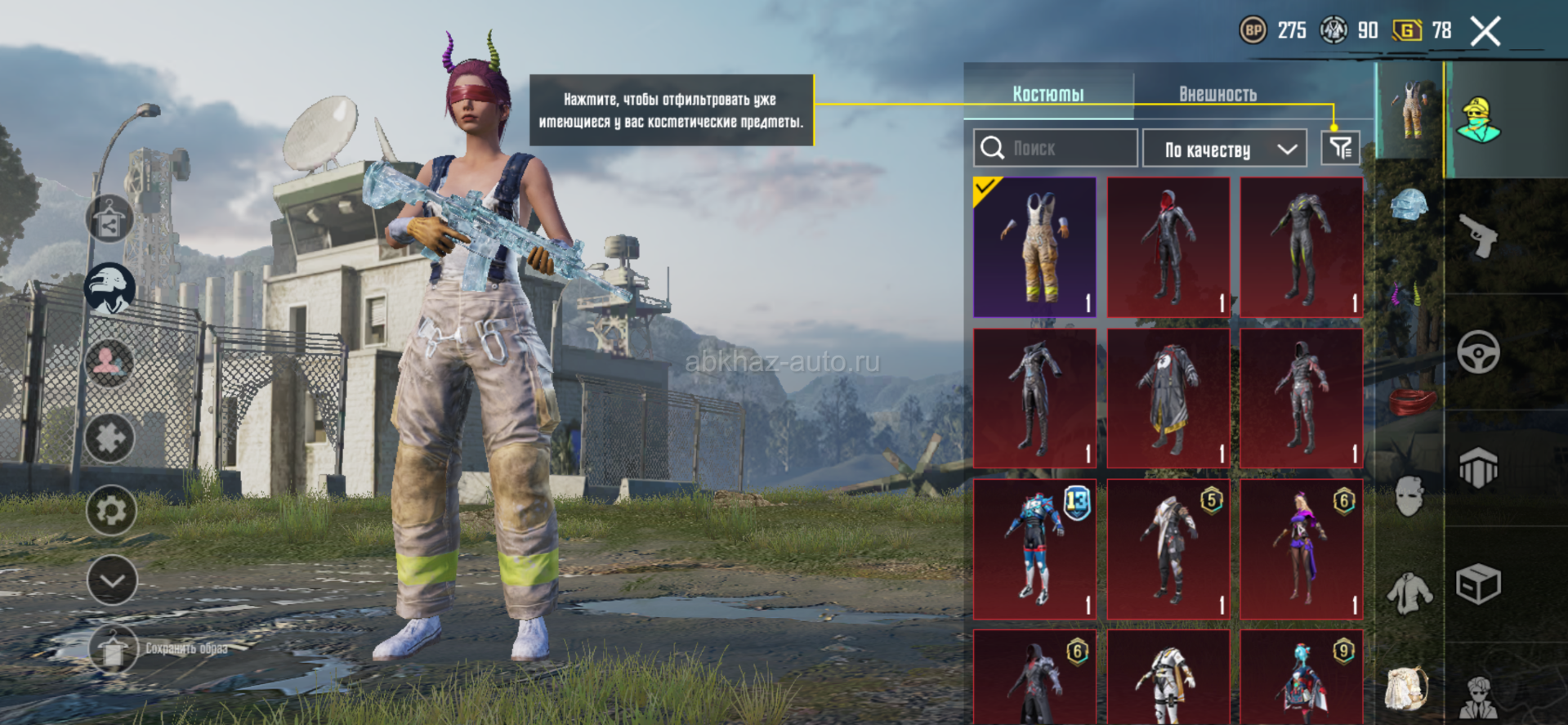Open the По качеству sorting dropdown
This screenshot has height=725, width=1568.
[x=1230, y=149]
